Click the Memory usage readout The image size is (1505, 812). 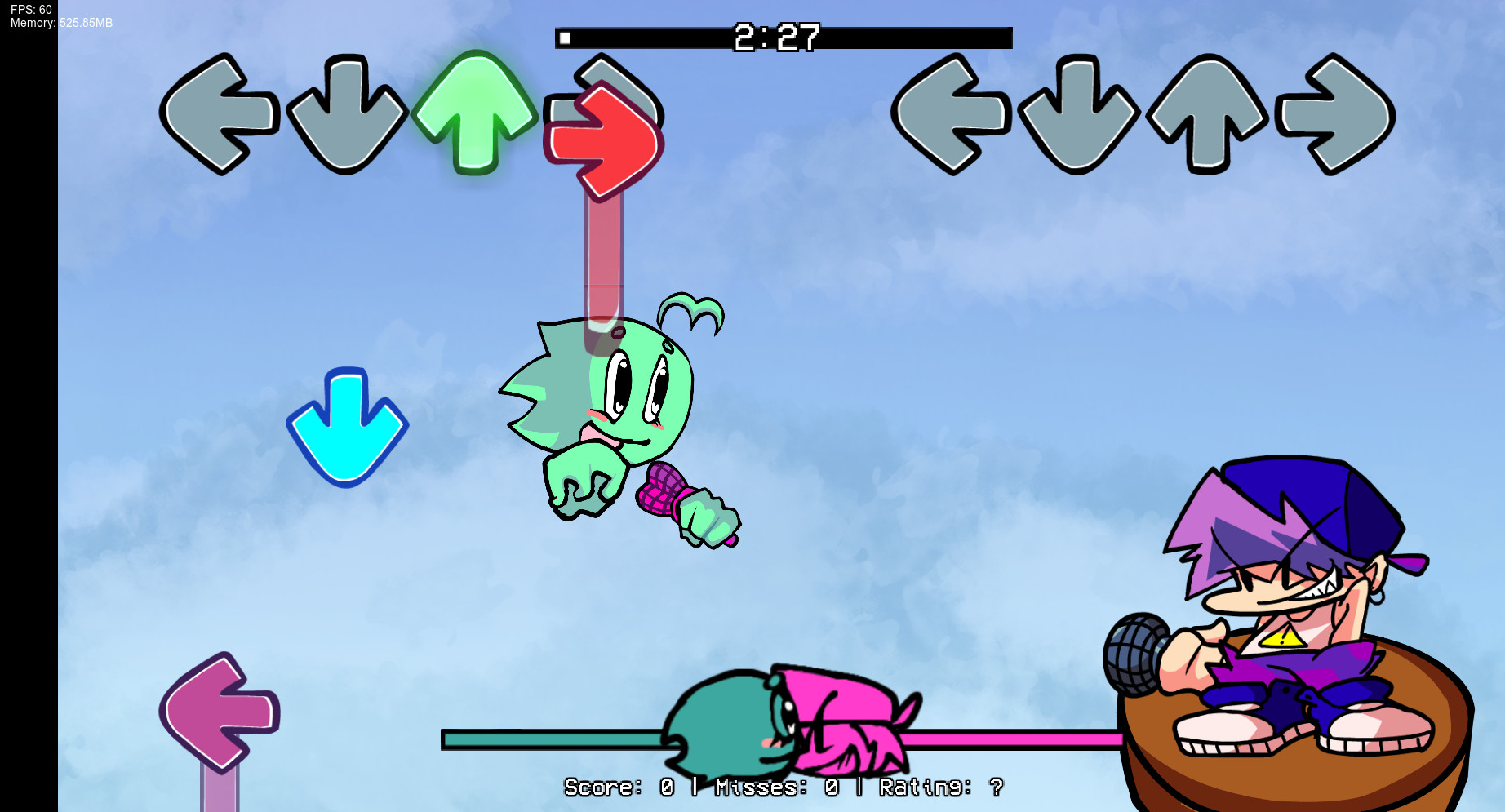click(x=57, y=24)
